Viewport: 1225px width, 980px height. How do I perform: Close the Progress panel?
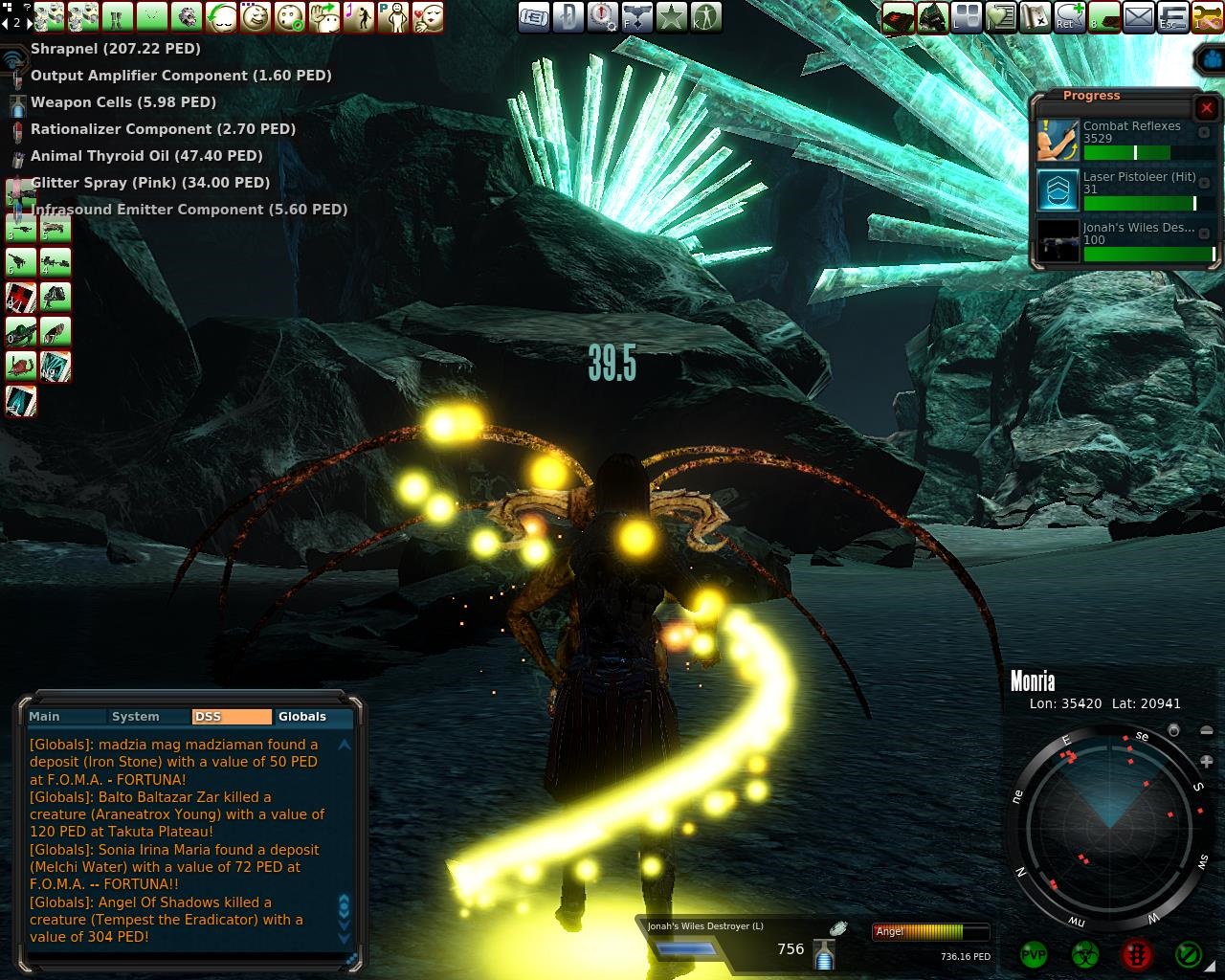1206,108
